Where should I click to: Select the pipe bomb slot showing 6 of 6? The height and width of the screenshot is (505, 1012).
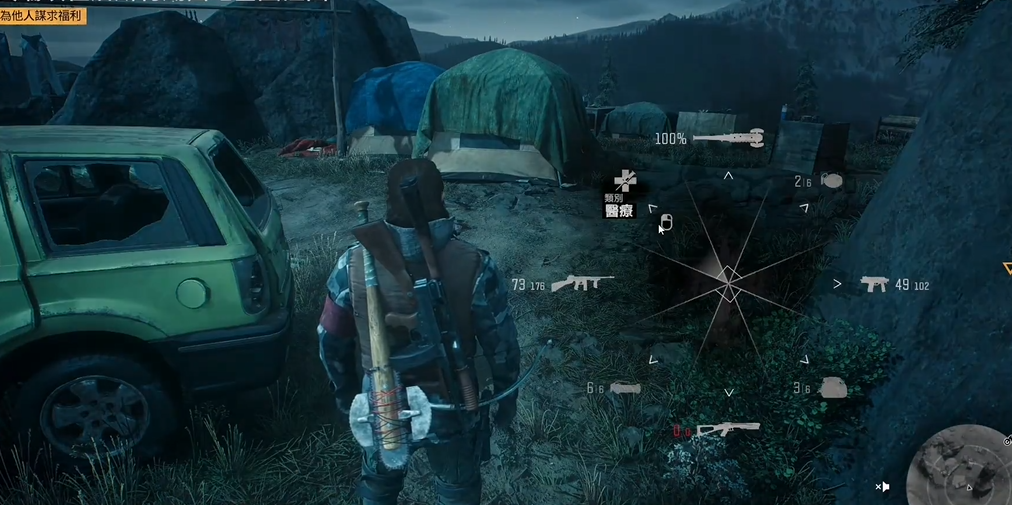(x=624, y=388)
